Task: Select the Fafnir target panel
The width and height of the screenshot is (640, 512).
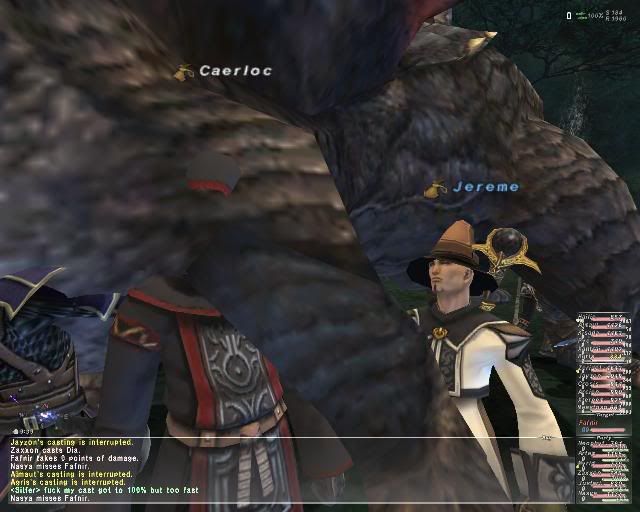Action: (x=604, y=425)
